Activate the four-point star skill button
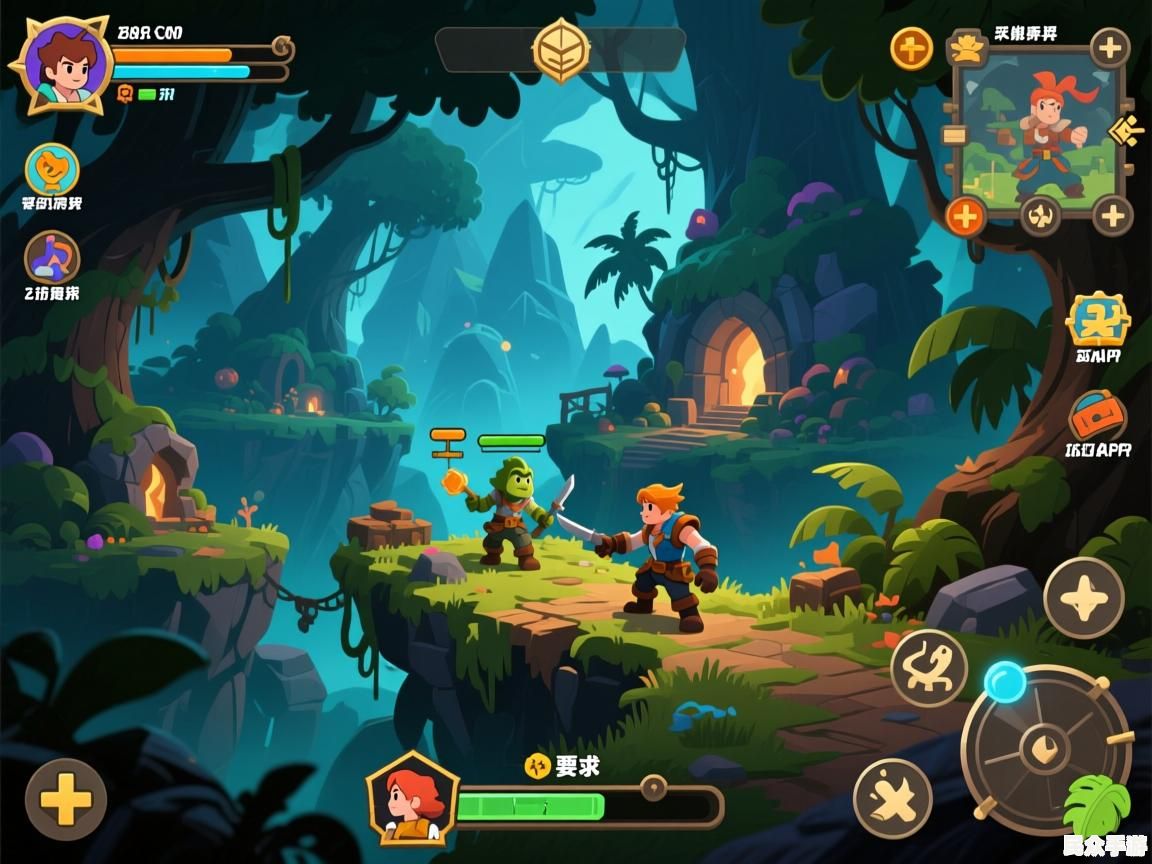 tap(1083, 598)
